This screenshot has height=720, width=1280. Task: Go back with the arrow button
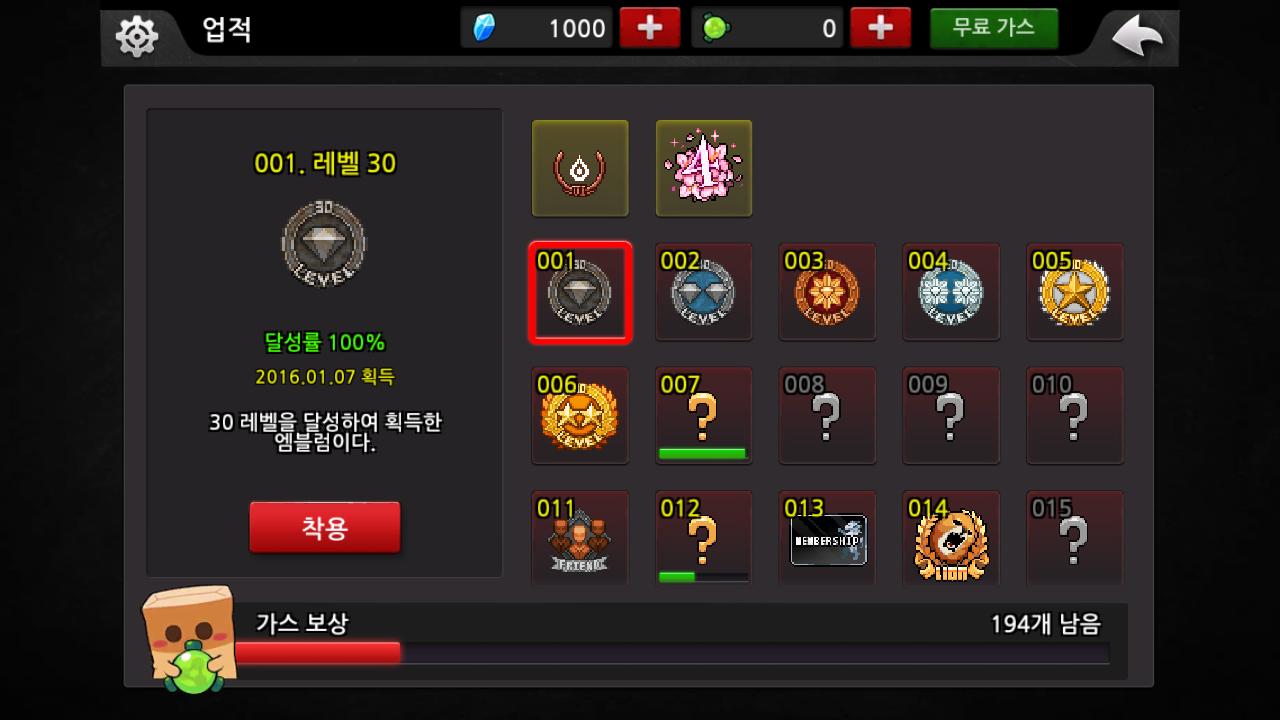pyautogui.click(x=1138, y=38)
